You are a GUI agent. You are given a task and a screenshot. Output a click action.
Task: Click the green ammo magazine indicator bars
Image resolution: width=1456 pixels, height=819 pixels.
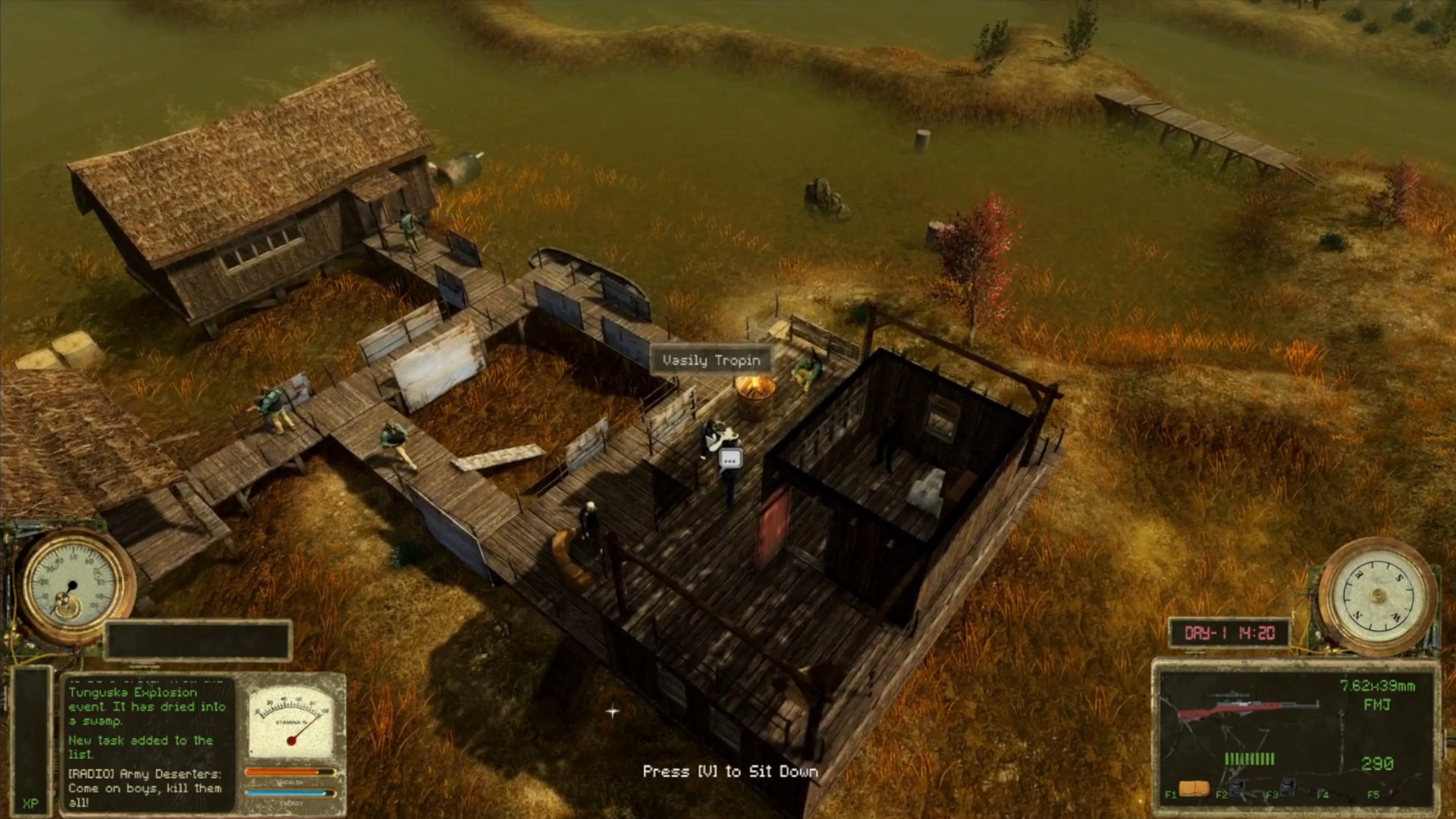[x=1249, y=760]
